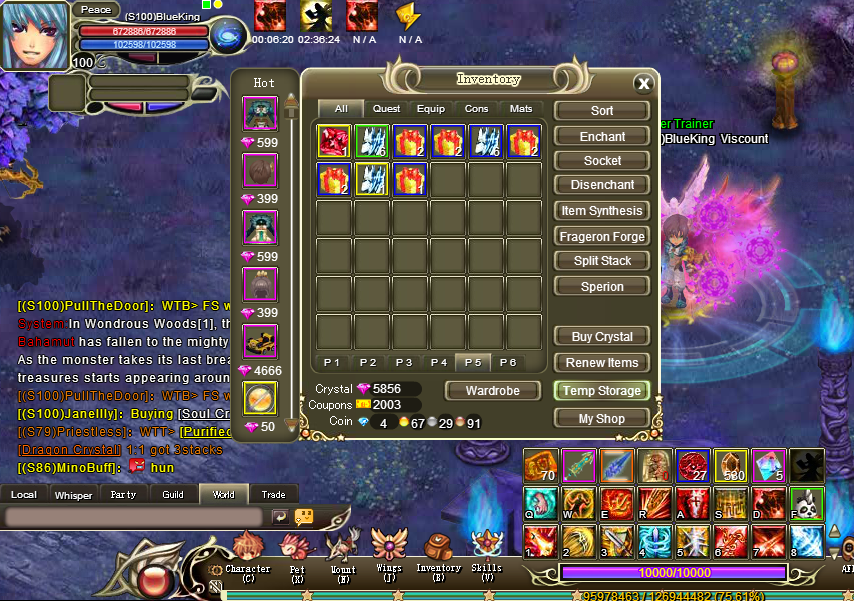Switch to the Quest inventory tab
Image resolution: width=854 pixels, height=601 pixels.
[x=386, y=109]
